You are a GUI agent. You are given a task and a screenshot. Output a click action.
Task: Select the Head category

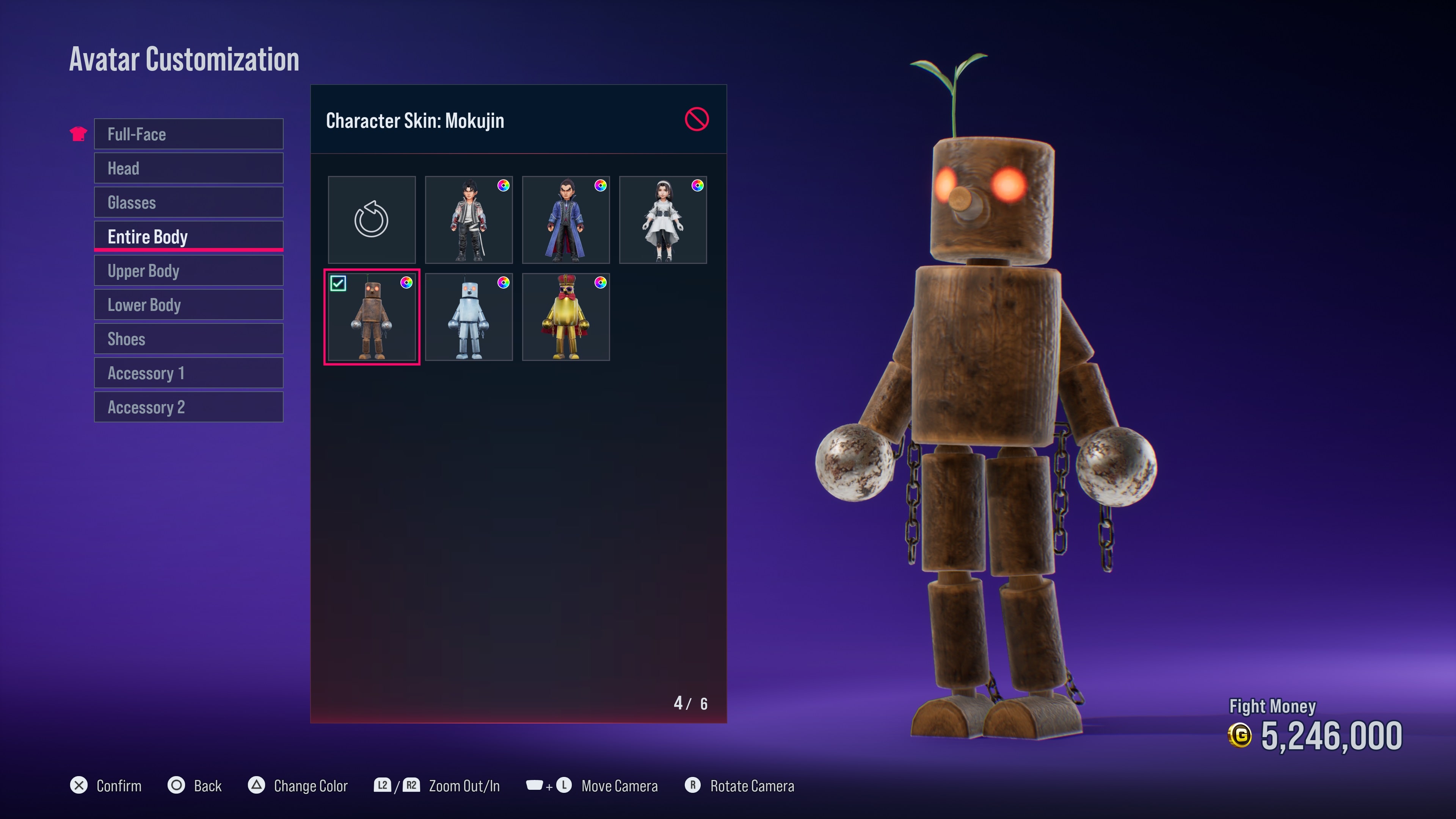pos(188,168)
